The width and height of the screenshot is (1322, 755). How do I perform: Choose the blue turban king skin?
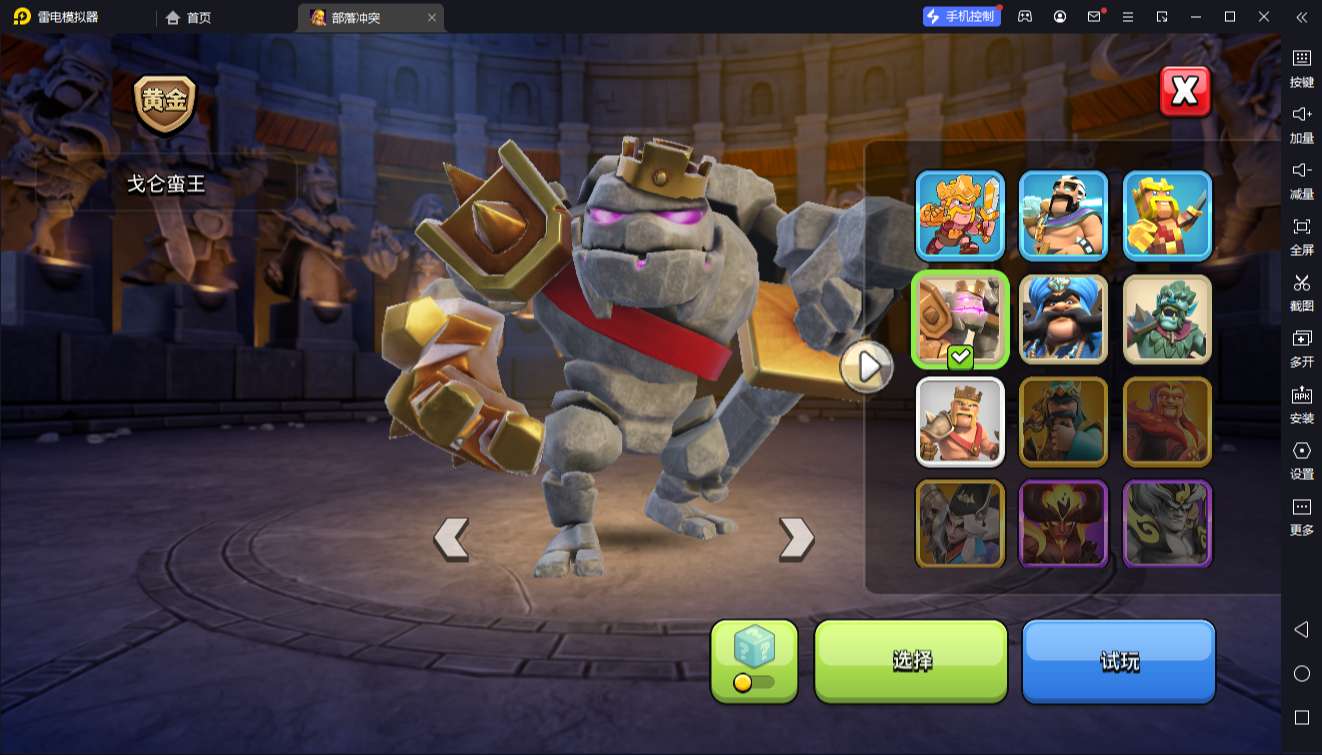[x=1063, y=319]
